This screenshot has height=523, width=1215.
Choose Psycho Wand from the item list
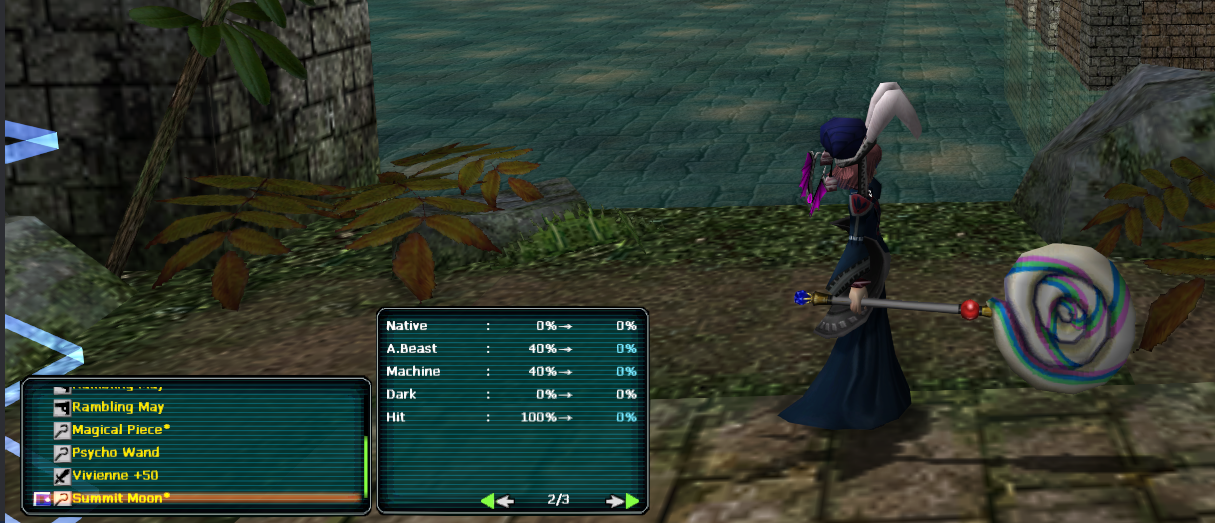pyautogui.click(x=115, y=453)
